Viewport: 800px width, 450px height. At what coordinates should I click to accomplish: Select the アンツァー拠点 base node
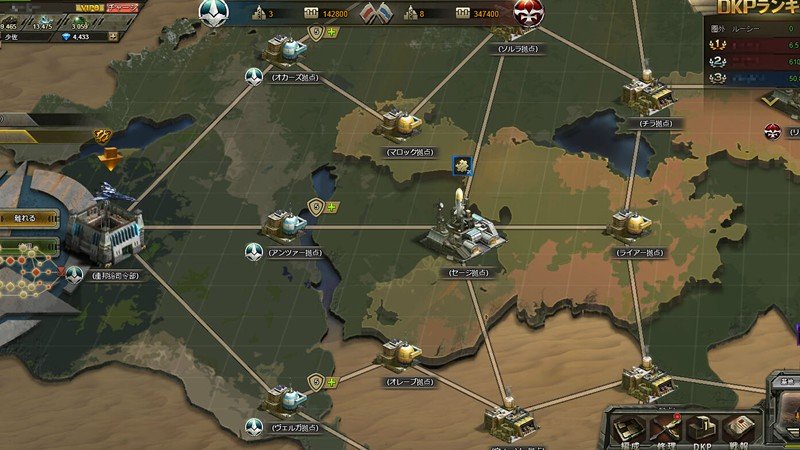click(x=287, y=224)
